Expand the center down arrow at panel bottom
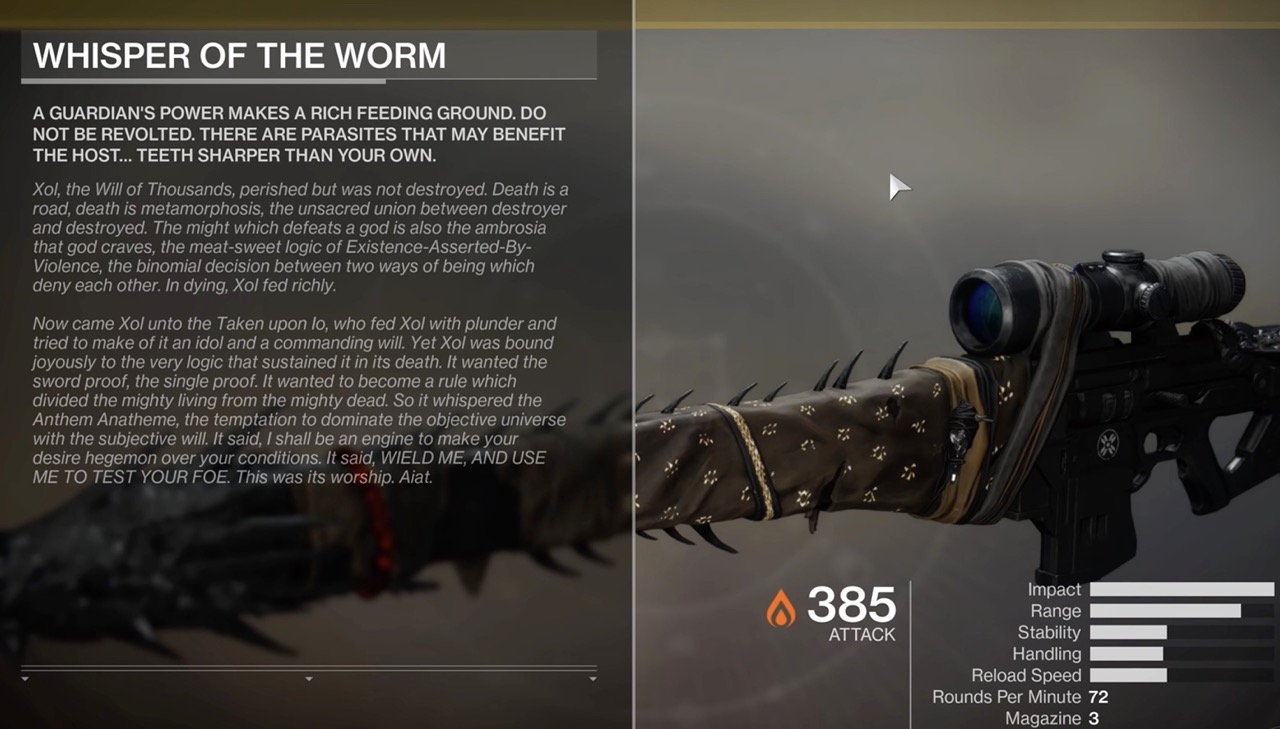 (309, 678)
